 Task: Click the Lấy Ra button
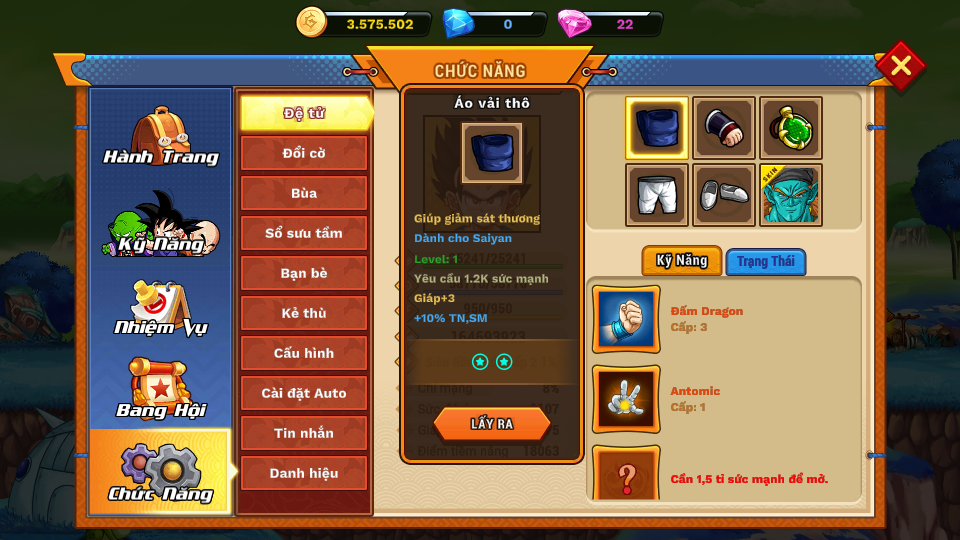(x=491, y=424)
